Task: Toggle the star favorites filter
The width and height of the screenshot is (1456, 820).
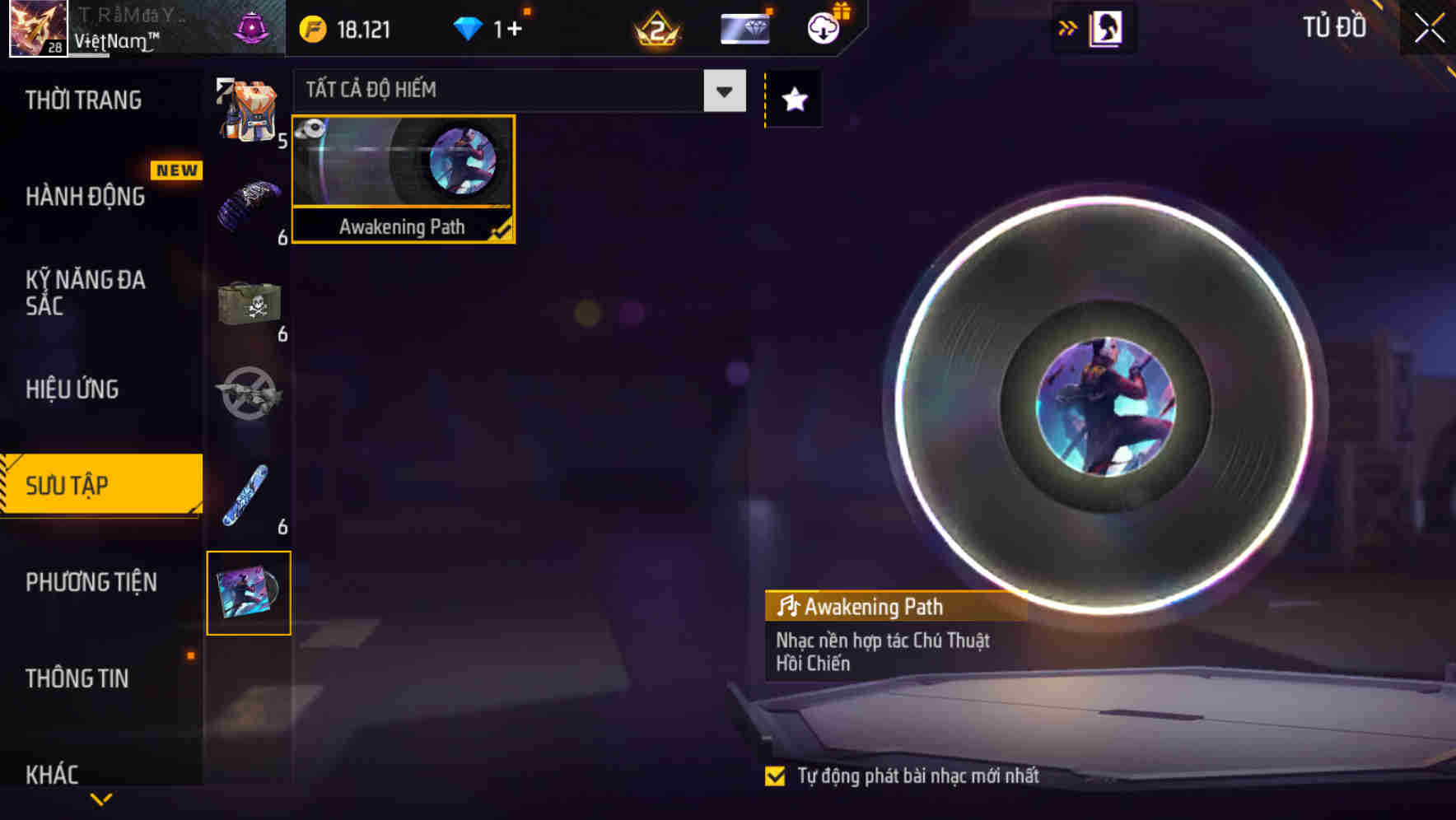Action: tap(793, 100)
